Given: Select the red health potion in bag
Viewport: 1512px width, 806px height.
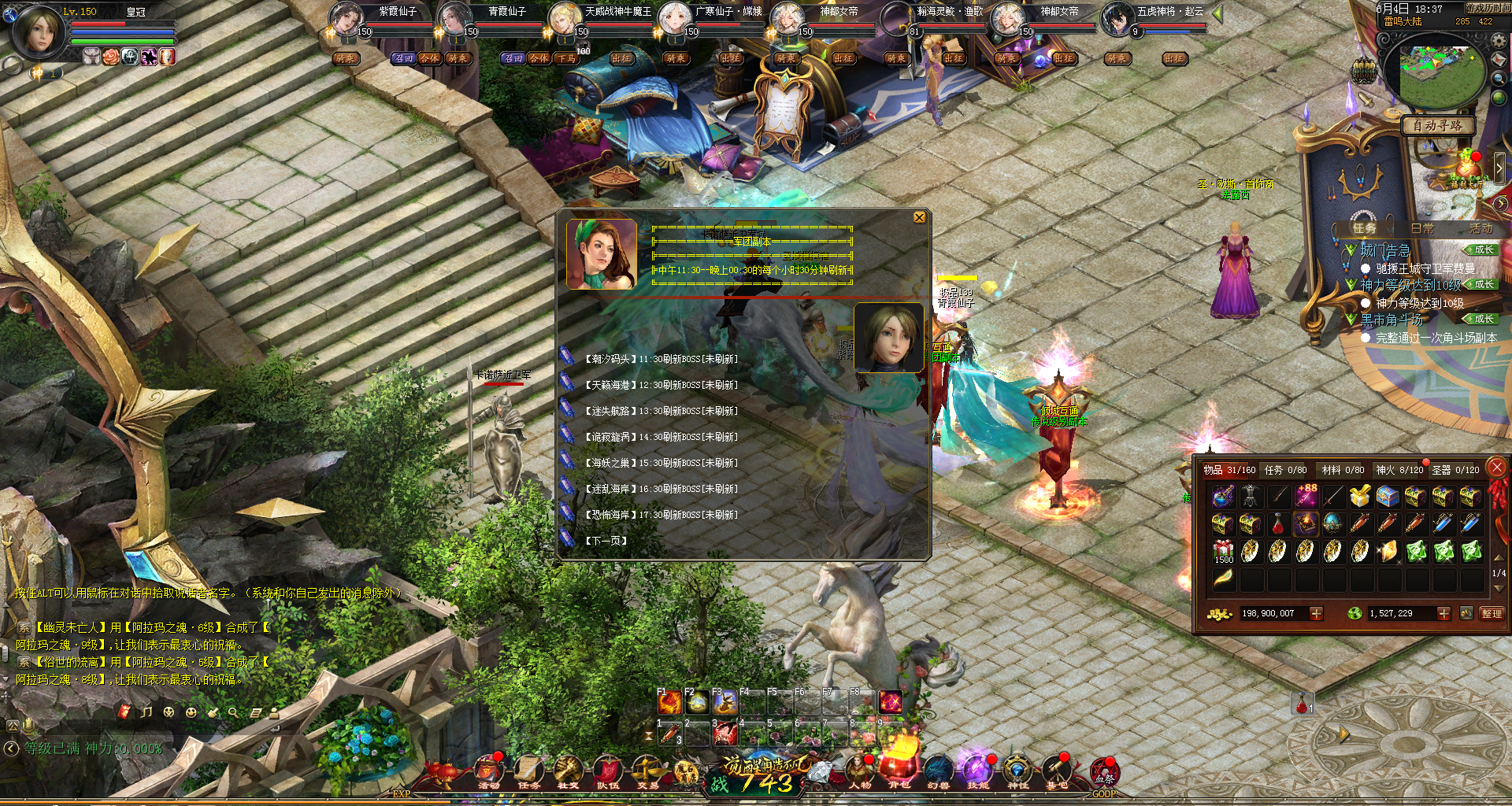Looking at the screenshot, I should point(1278,523).
